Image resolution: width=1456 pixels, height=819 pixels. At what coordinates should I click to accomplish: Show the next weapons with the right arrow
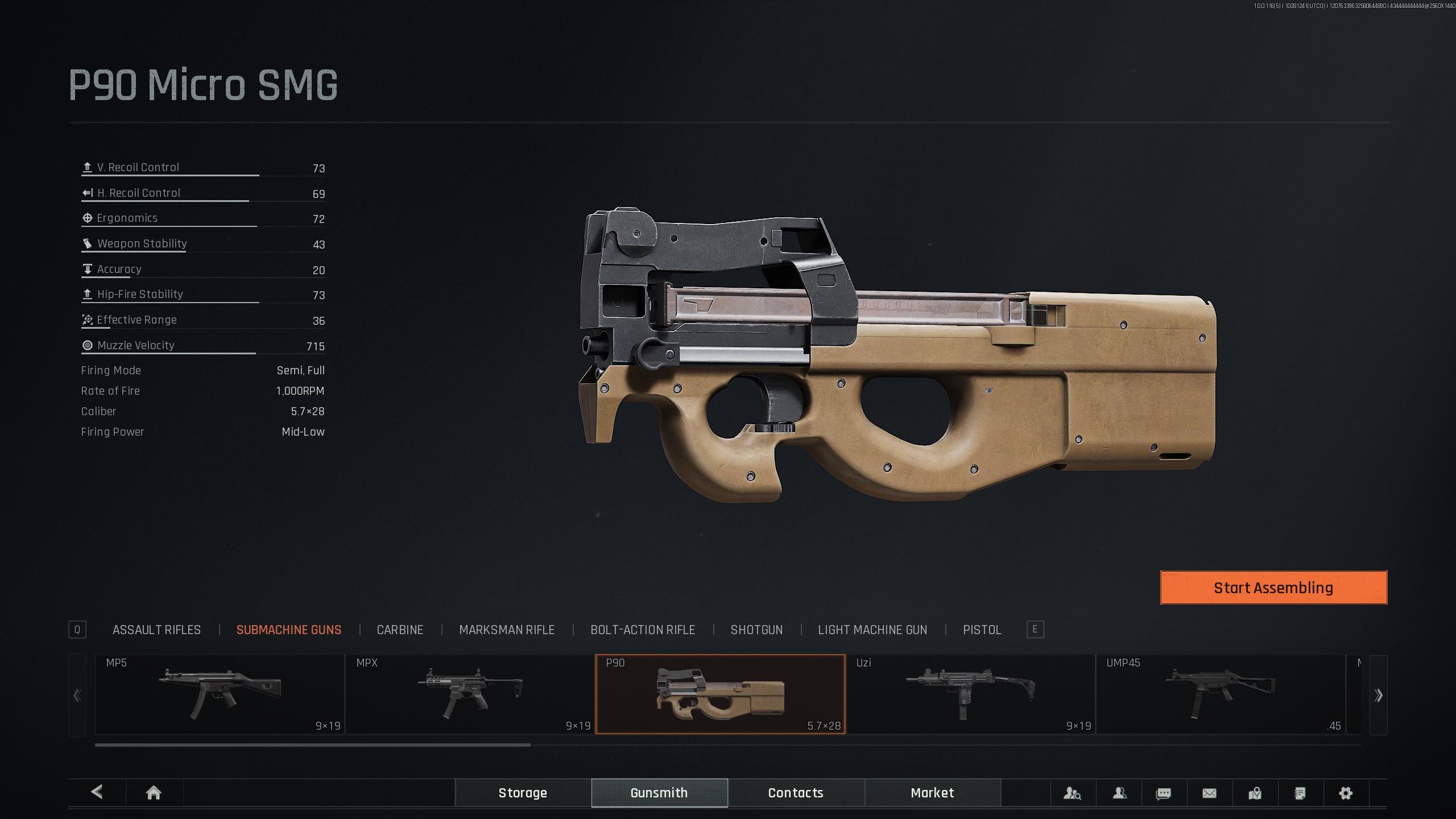(1378, 695)
